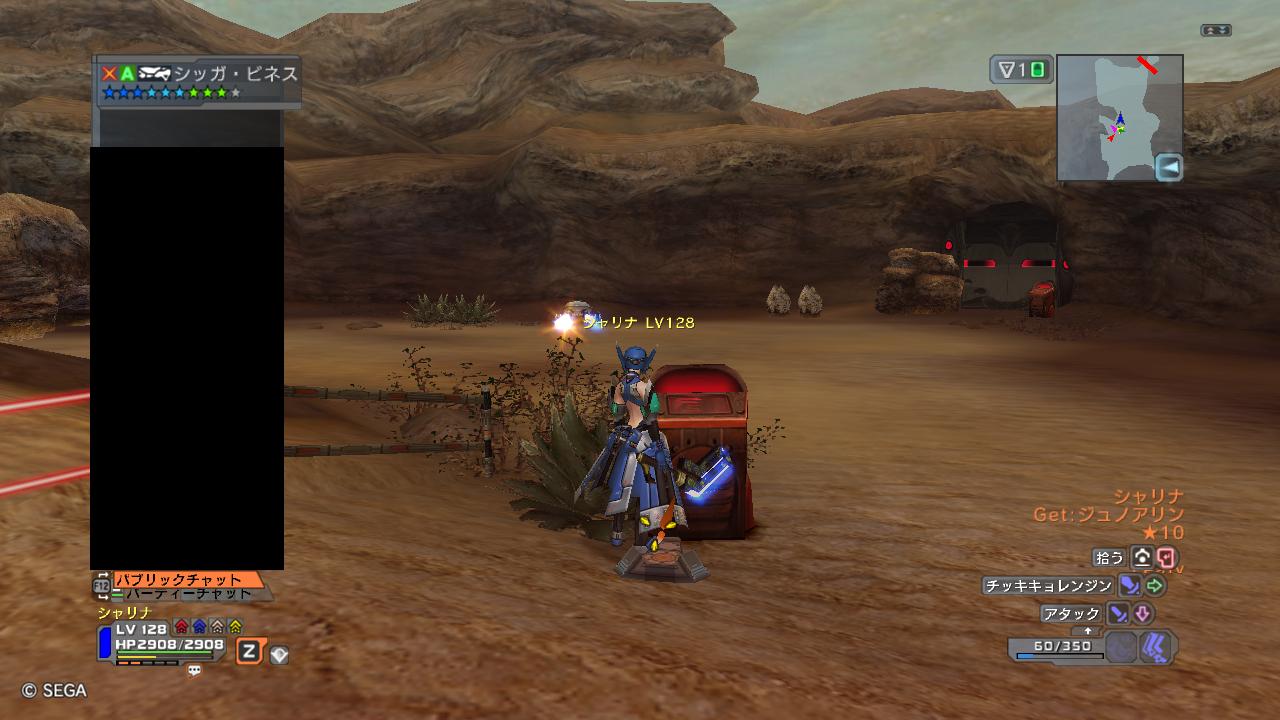This screenshot has width=1280, height=720.
Task: Choose the アタック action
Action: (1071, 613)
